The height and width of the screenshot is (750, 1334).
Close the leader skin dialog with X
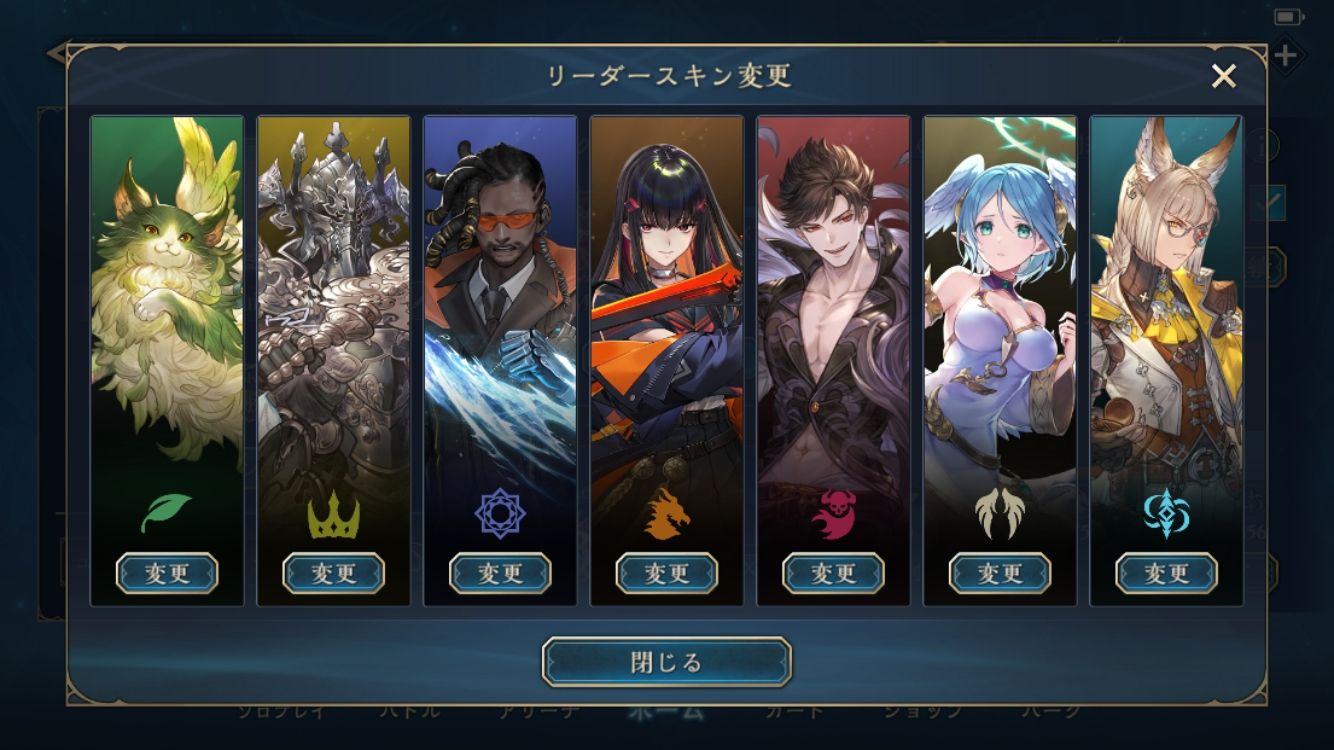coord(1224,76)
